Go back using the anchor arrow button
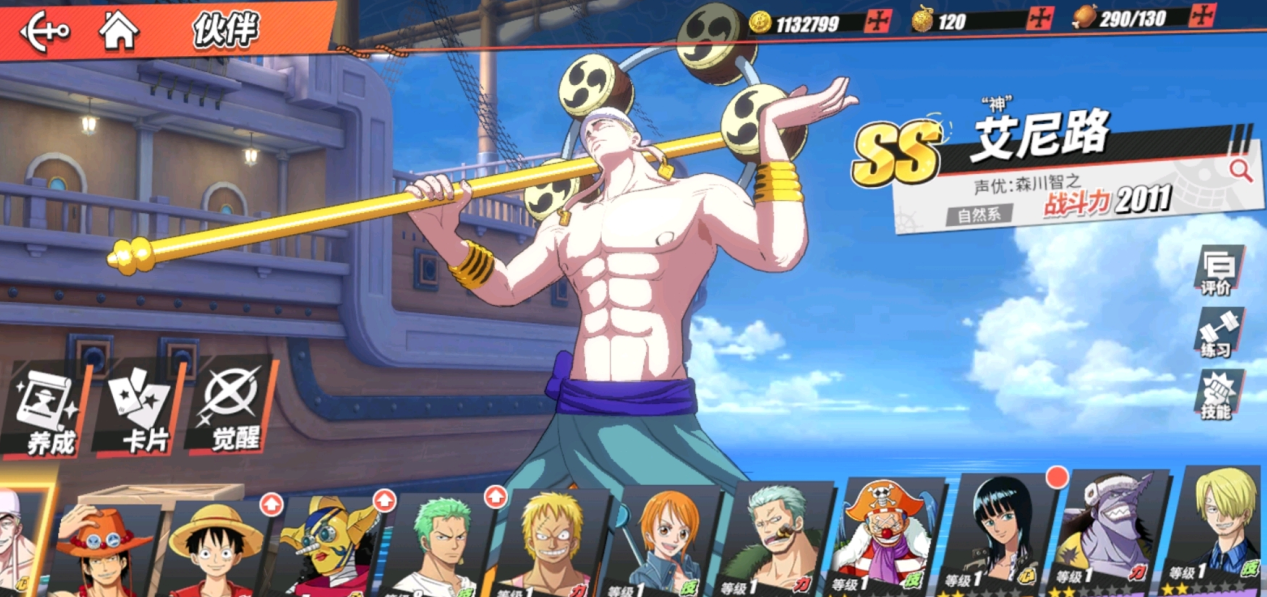Viewport: 1267px width, 597px height. click(x=45, y=29)
